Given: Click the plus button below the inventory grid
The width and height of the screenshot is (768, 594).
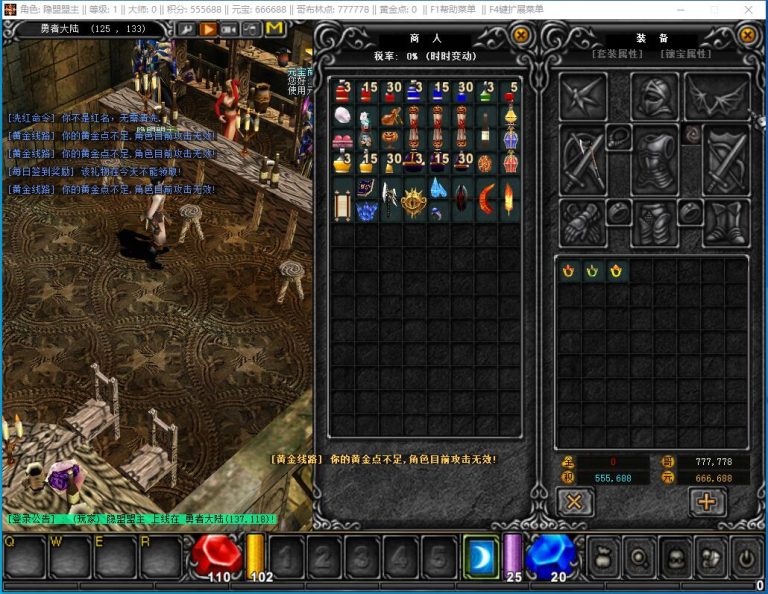Looking at the screenshot, I should [707, 502].
